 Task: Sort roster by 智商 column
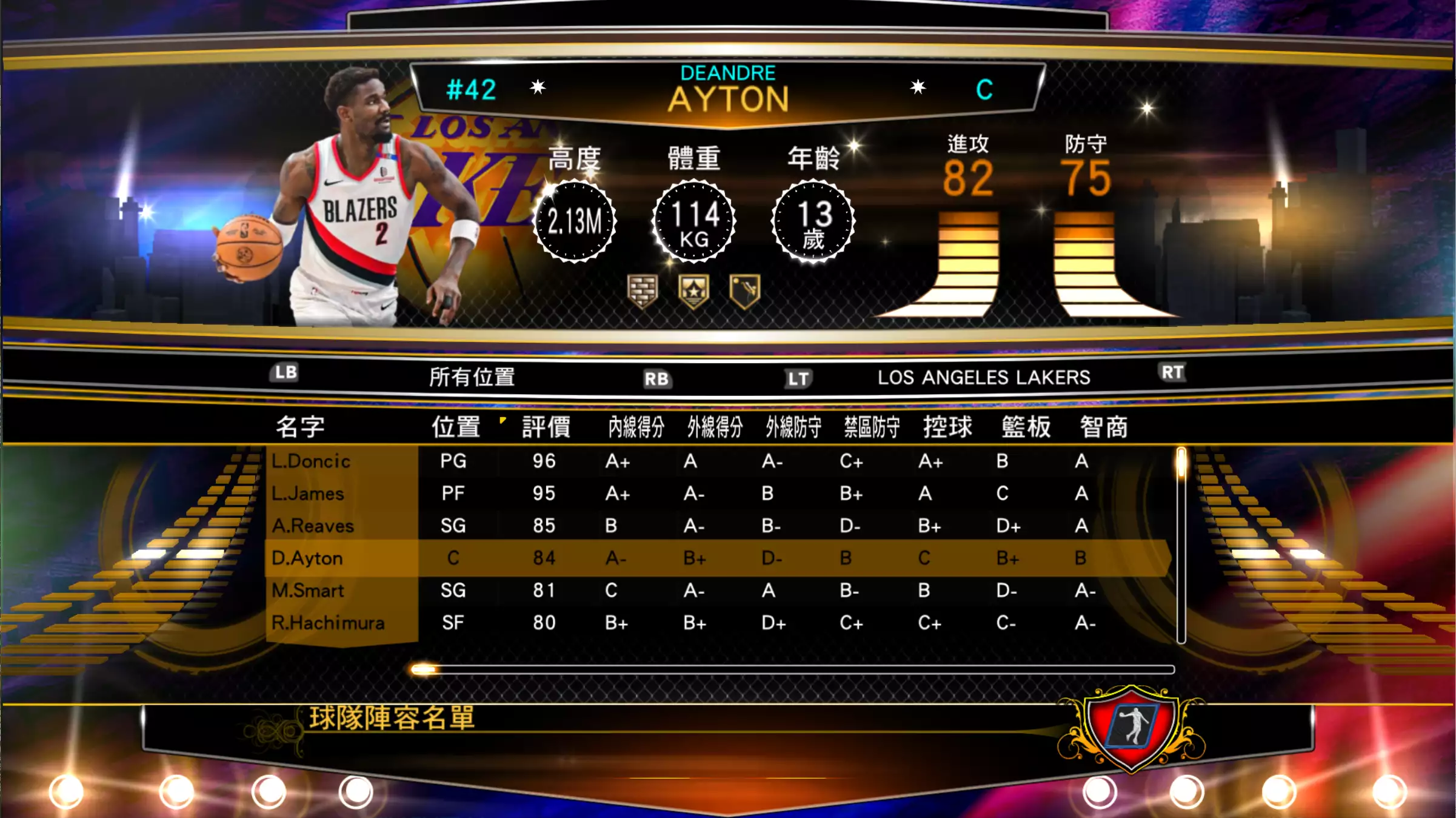[1103, 427]
